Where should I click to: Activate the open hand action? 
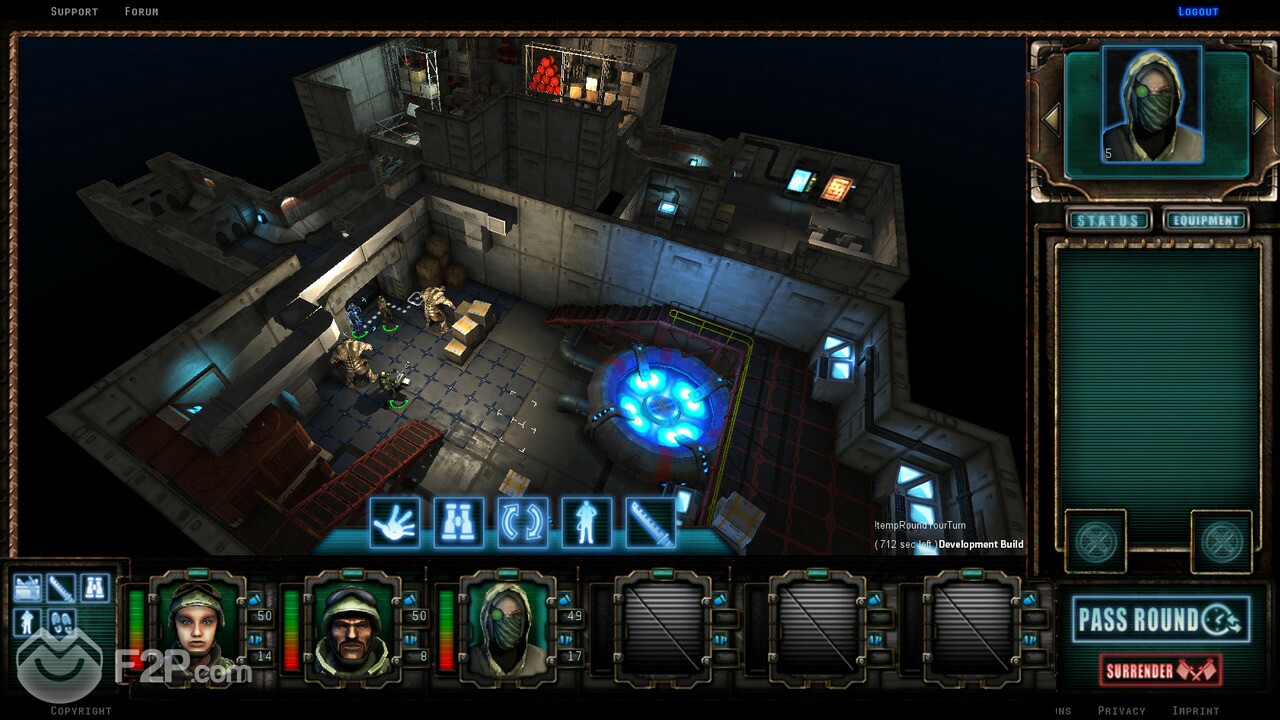click(395, 522)
